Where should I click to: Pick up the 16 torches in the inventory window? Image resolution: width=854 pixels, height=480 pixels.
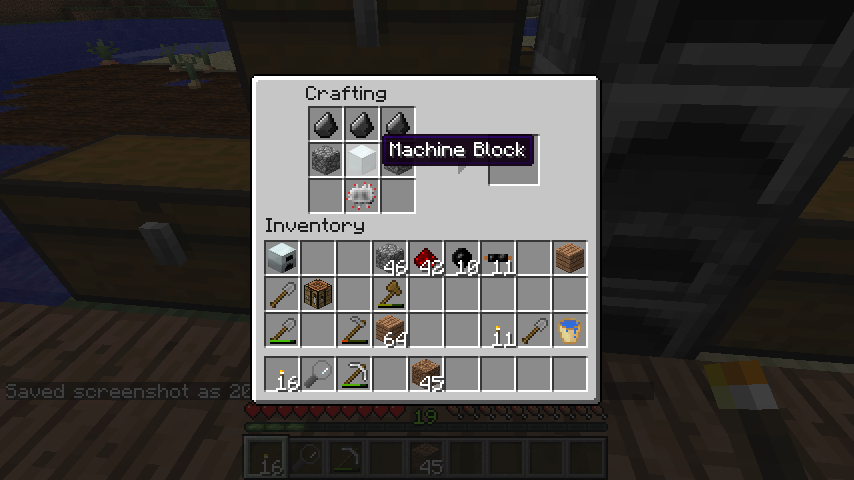(282, 374)
